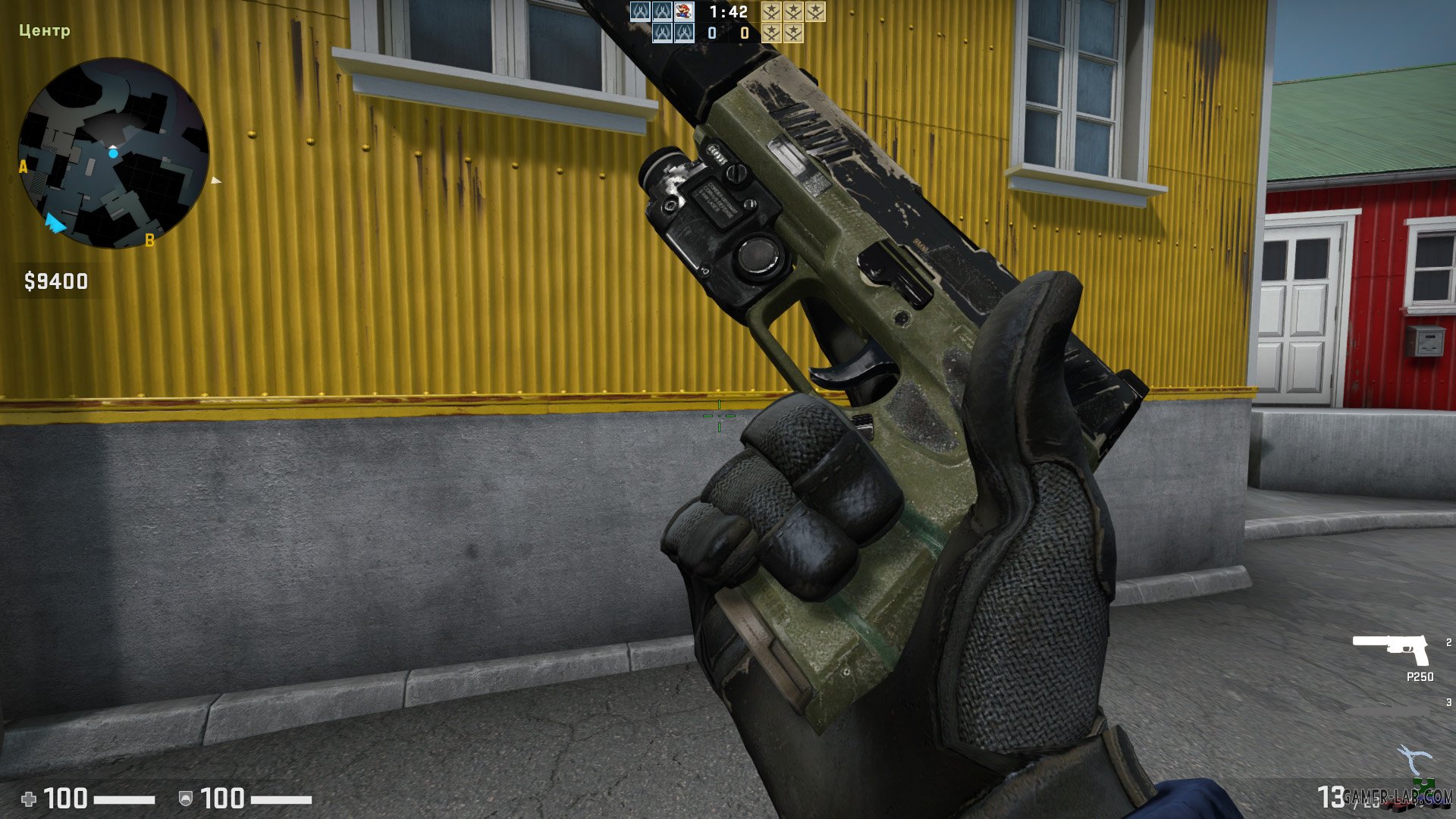Click a bottom-row T team star medal
The width and height of the screenshot is (1456, 819).
point(771,33)
